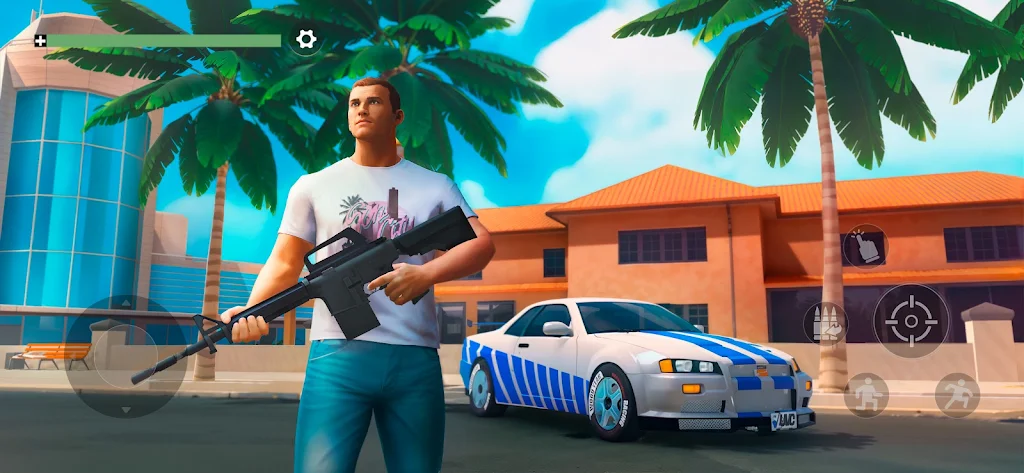Image resolution: width=1024 pixels, height=473 pixels.
Task: Tap the joystick's up arrow
Action: [125, 303]
